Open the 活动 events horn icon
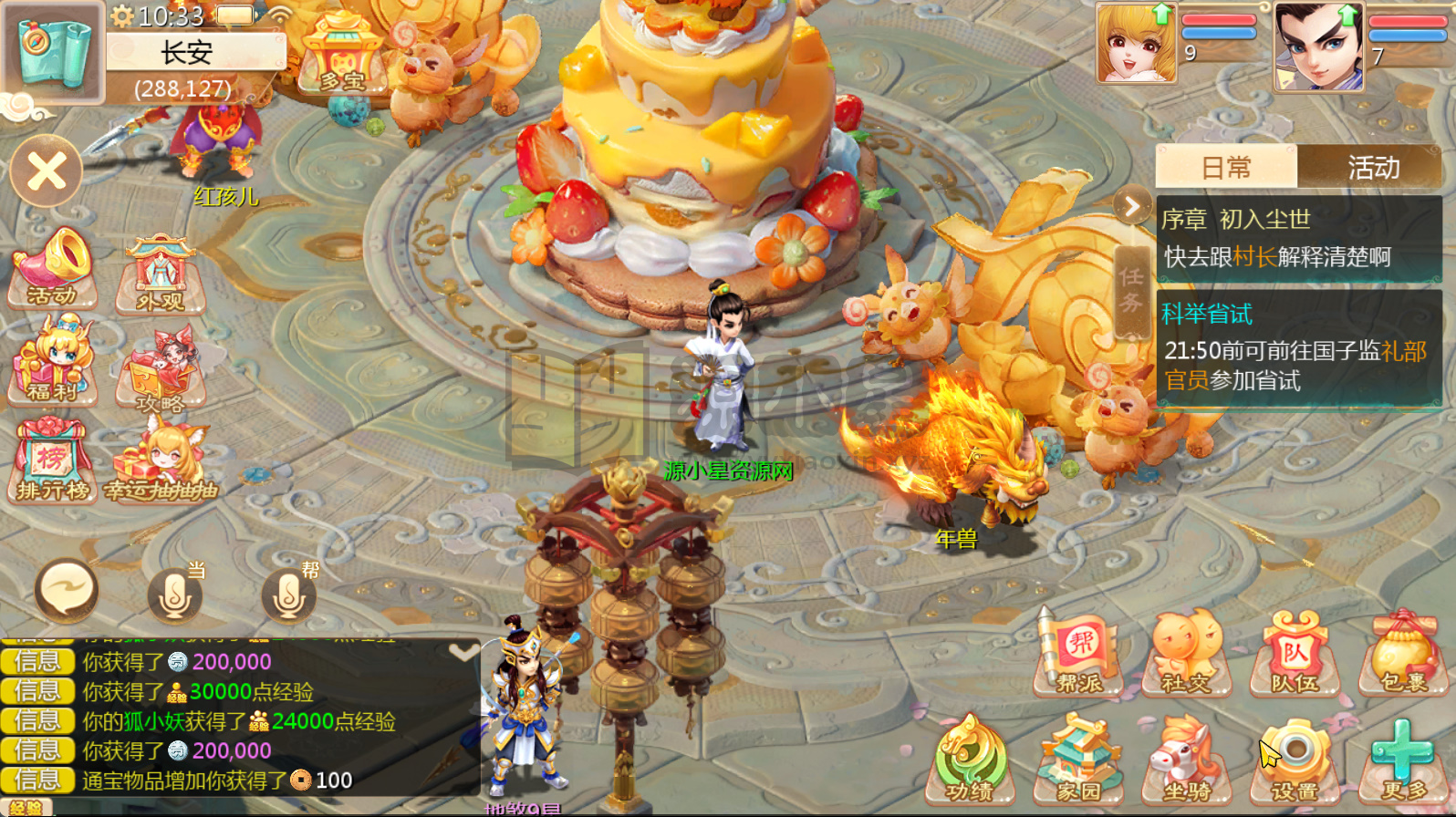The width and height of the screenshot is (1456, 817). pos(53,266)
